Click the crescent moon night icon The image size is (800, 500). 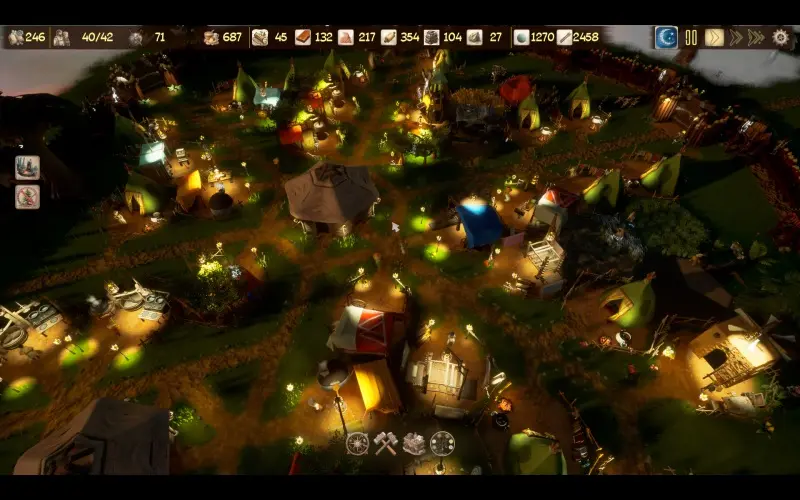(x=667, y=37)
